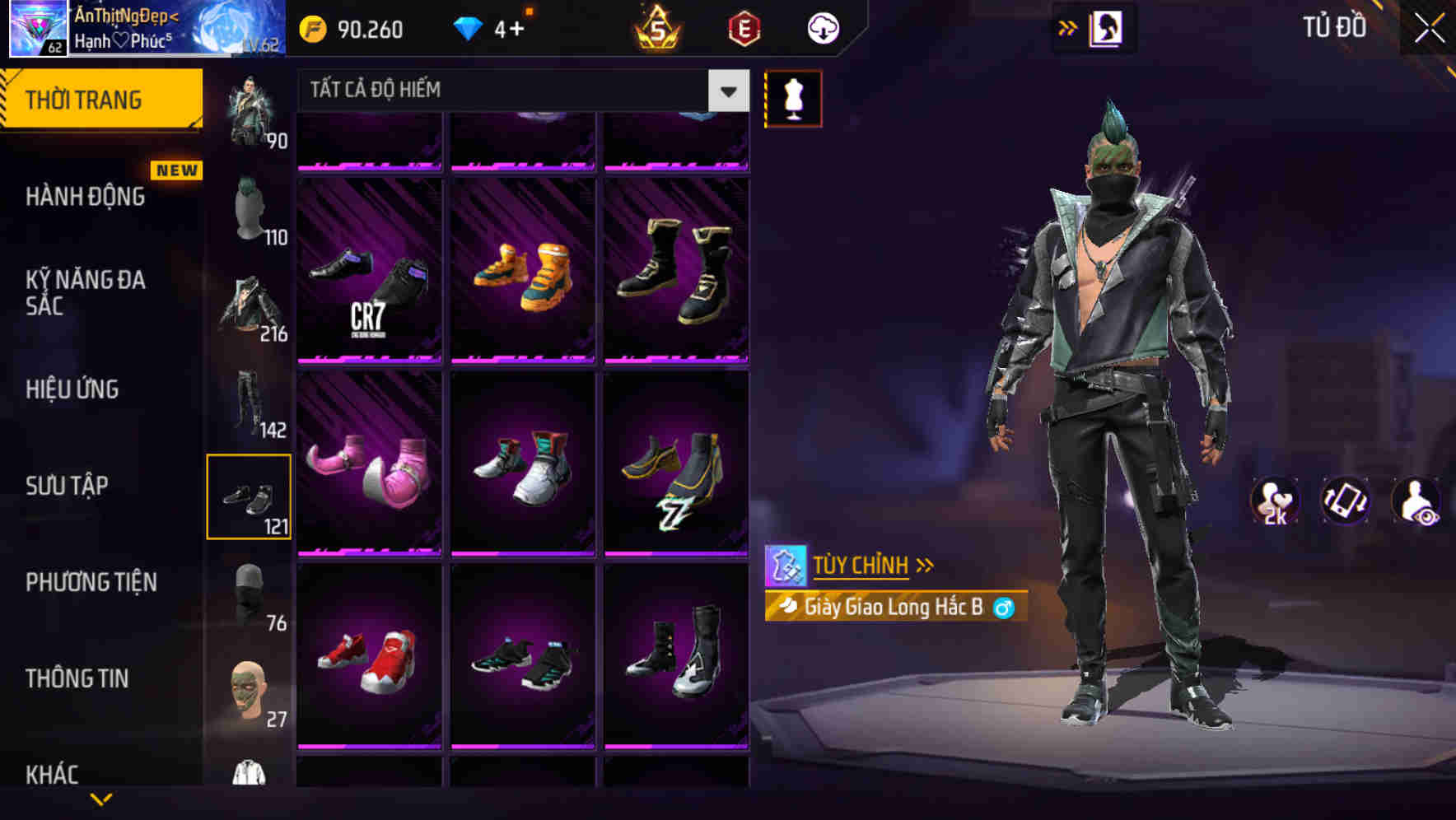
Task: Select the CR7 black shoes item
Action: click(x=369, y=272)
